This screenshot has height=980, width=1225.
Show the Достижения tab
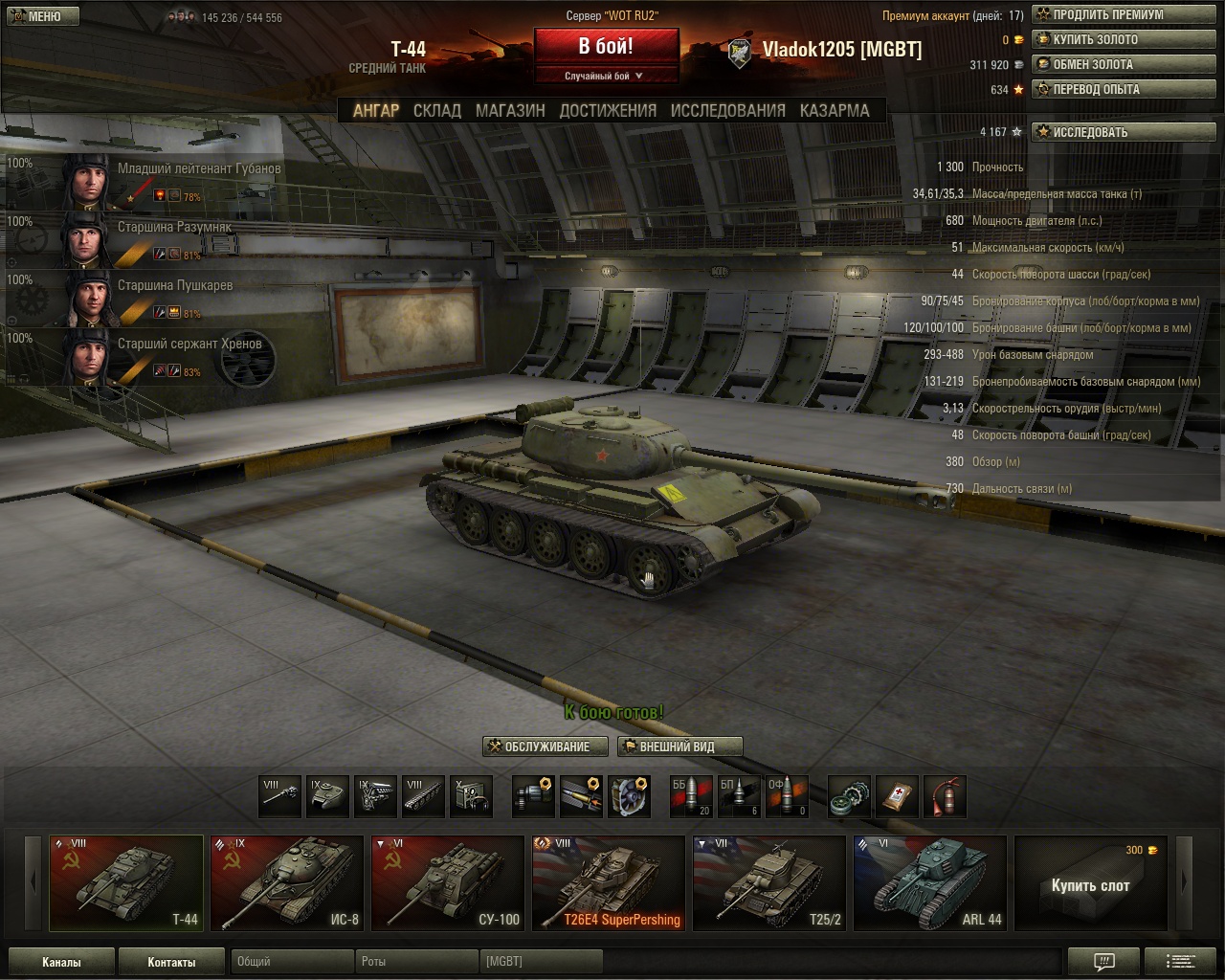click(608, 111)
